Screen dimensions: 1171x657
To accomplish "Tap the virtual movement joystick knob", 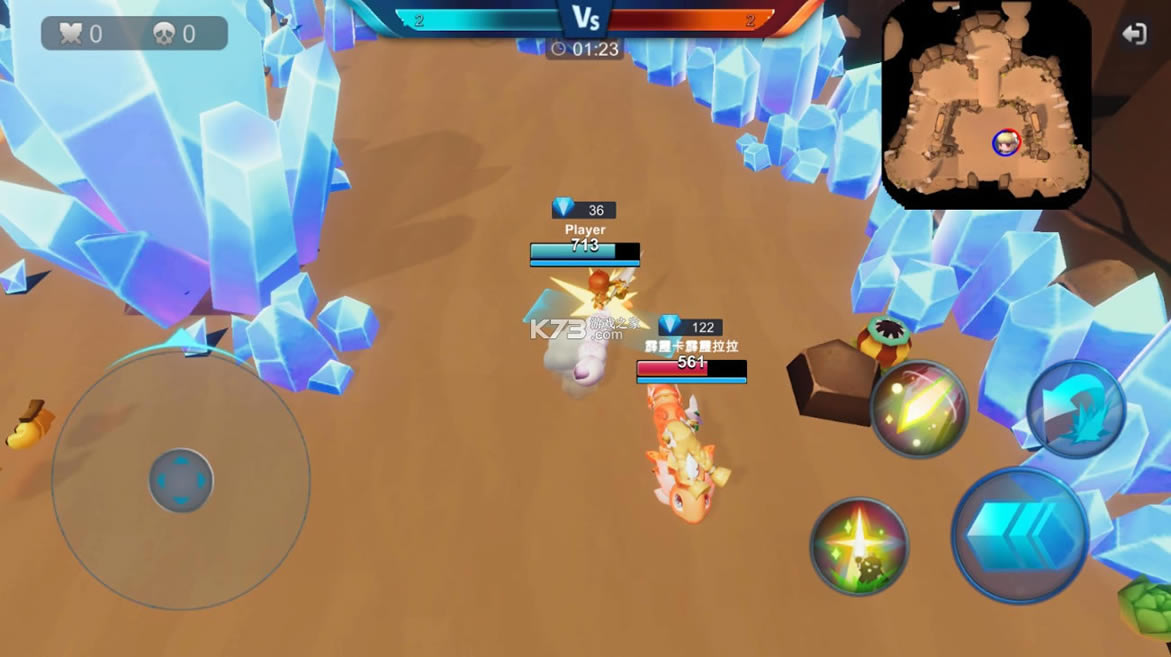I will coord(181,480).
